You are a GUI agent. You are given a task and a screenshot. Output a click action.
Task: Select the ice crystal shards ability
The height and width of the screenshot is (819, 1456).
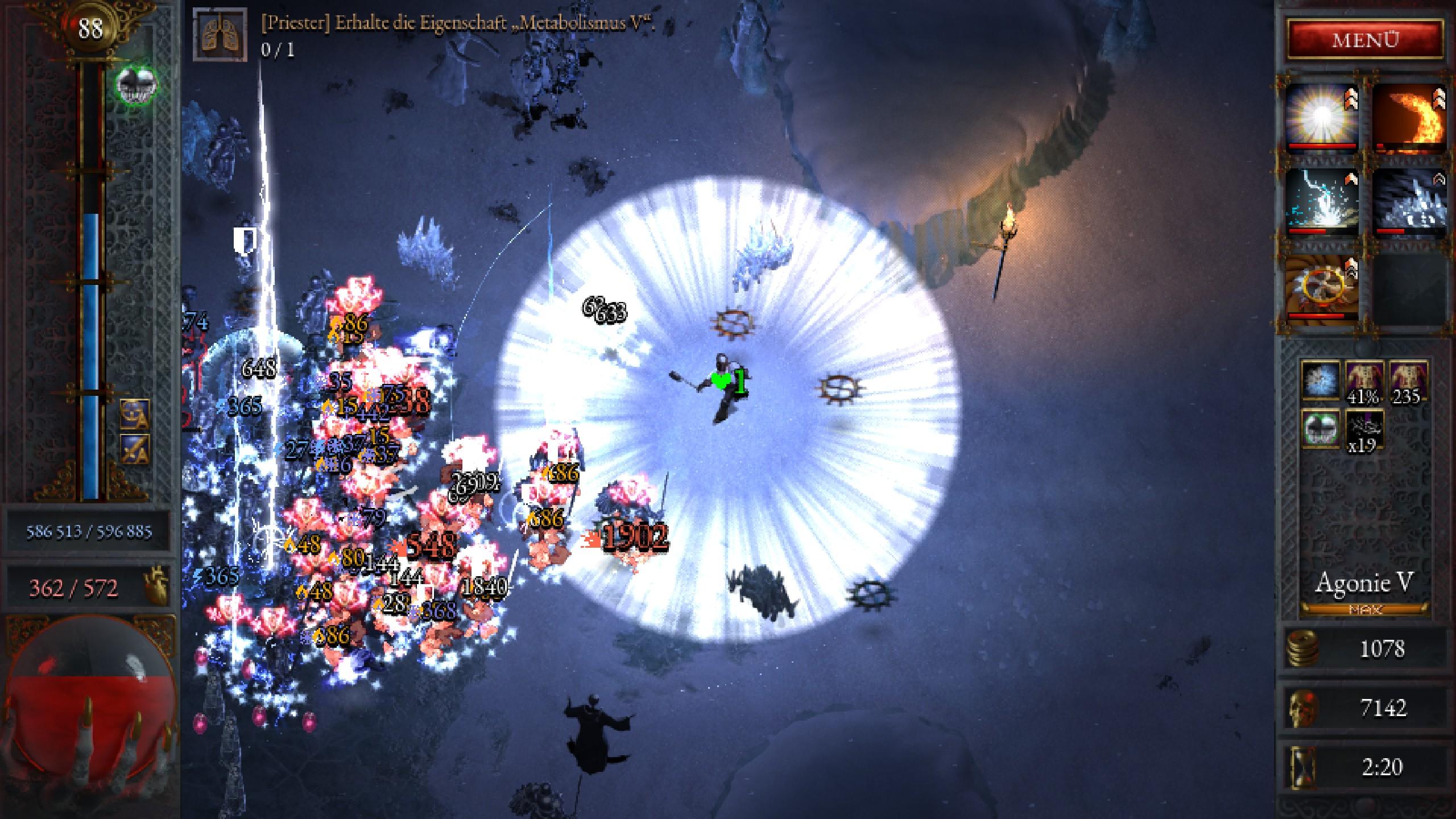[1409, 204]
